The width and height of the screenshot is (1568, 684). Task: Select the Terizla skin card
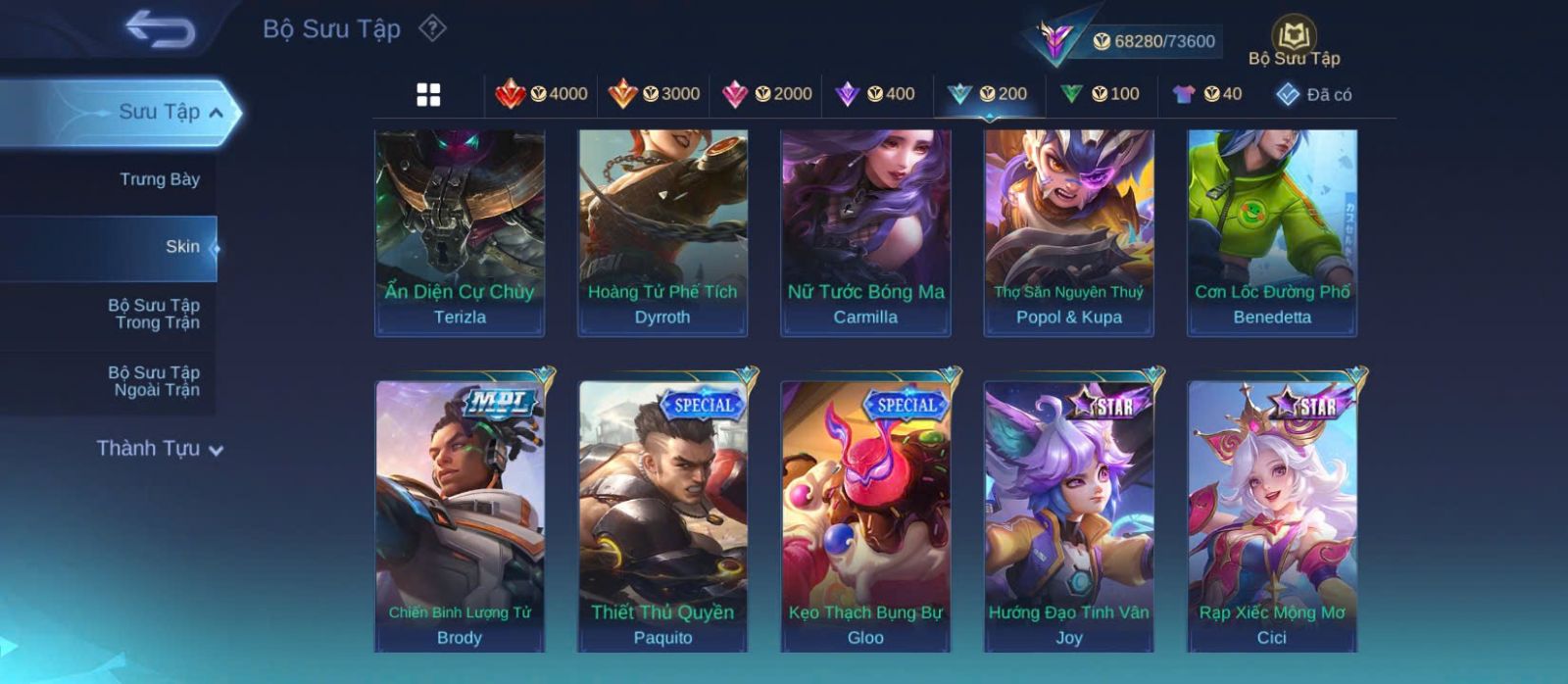tap(460, 232)
